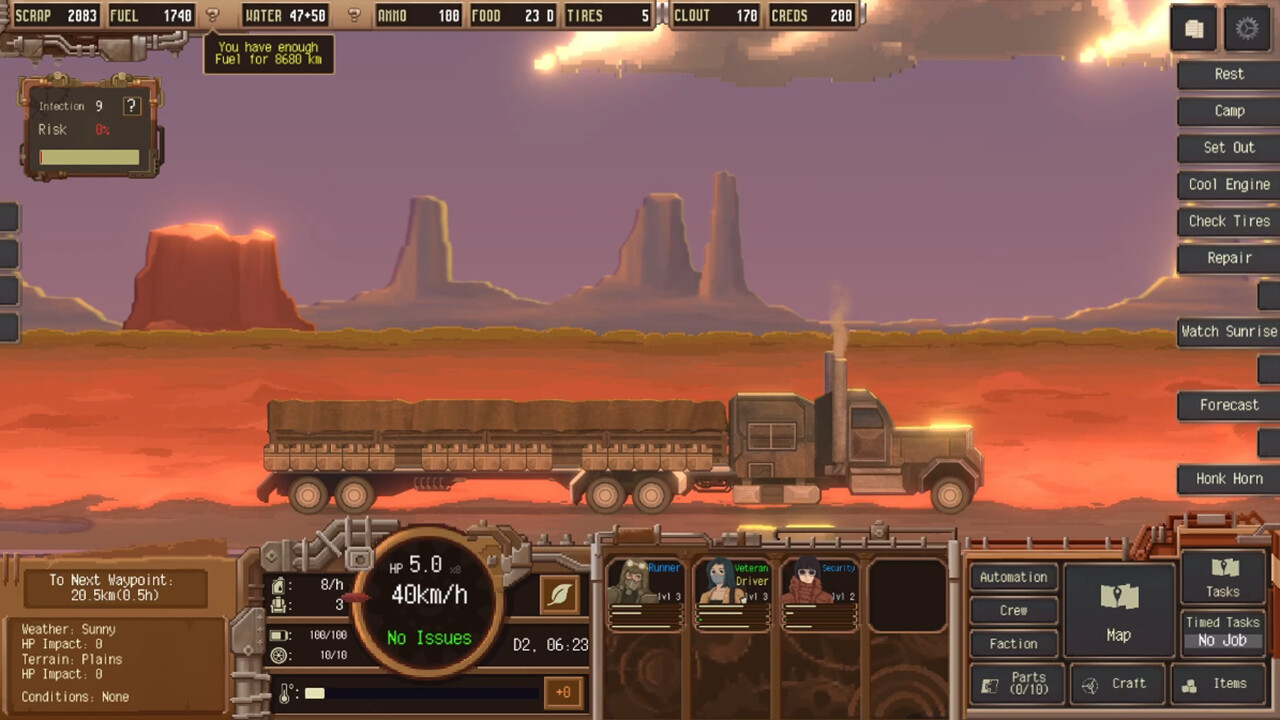1280x720 pixels.
Task: Toggle eco-driving leaf mode
Action: pyautogui.click(x=559, y=594)
